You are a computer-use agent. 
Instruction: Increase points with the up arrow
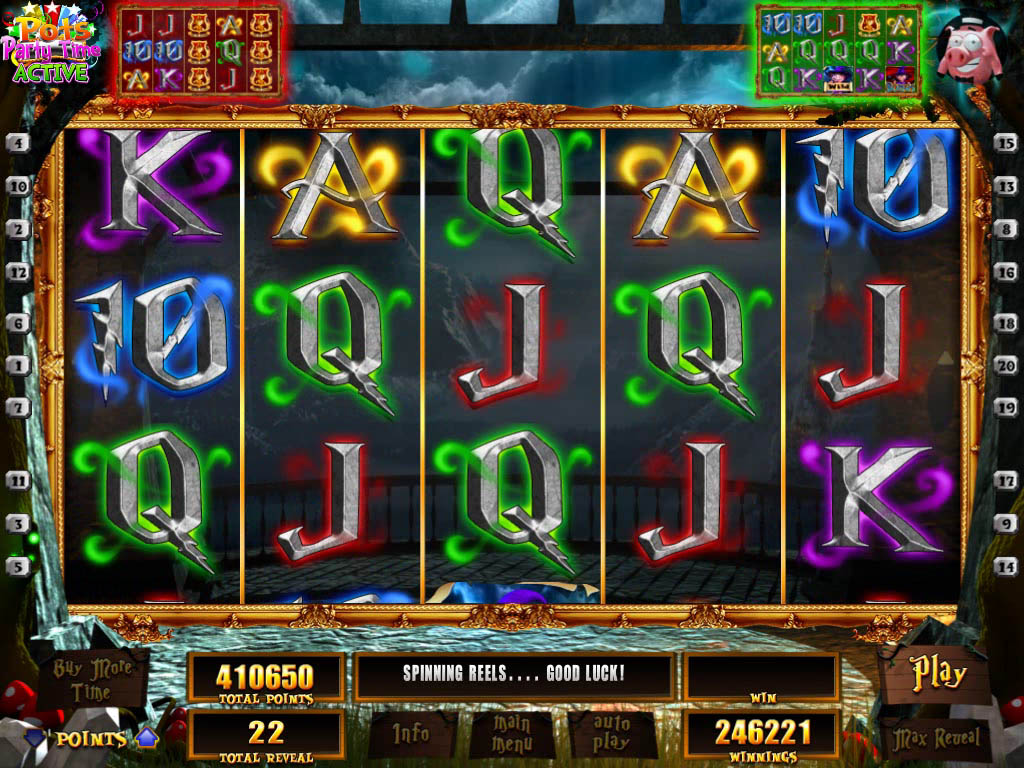pyautogui.click(x=148, y=738)
